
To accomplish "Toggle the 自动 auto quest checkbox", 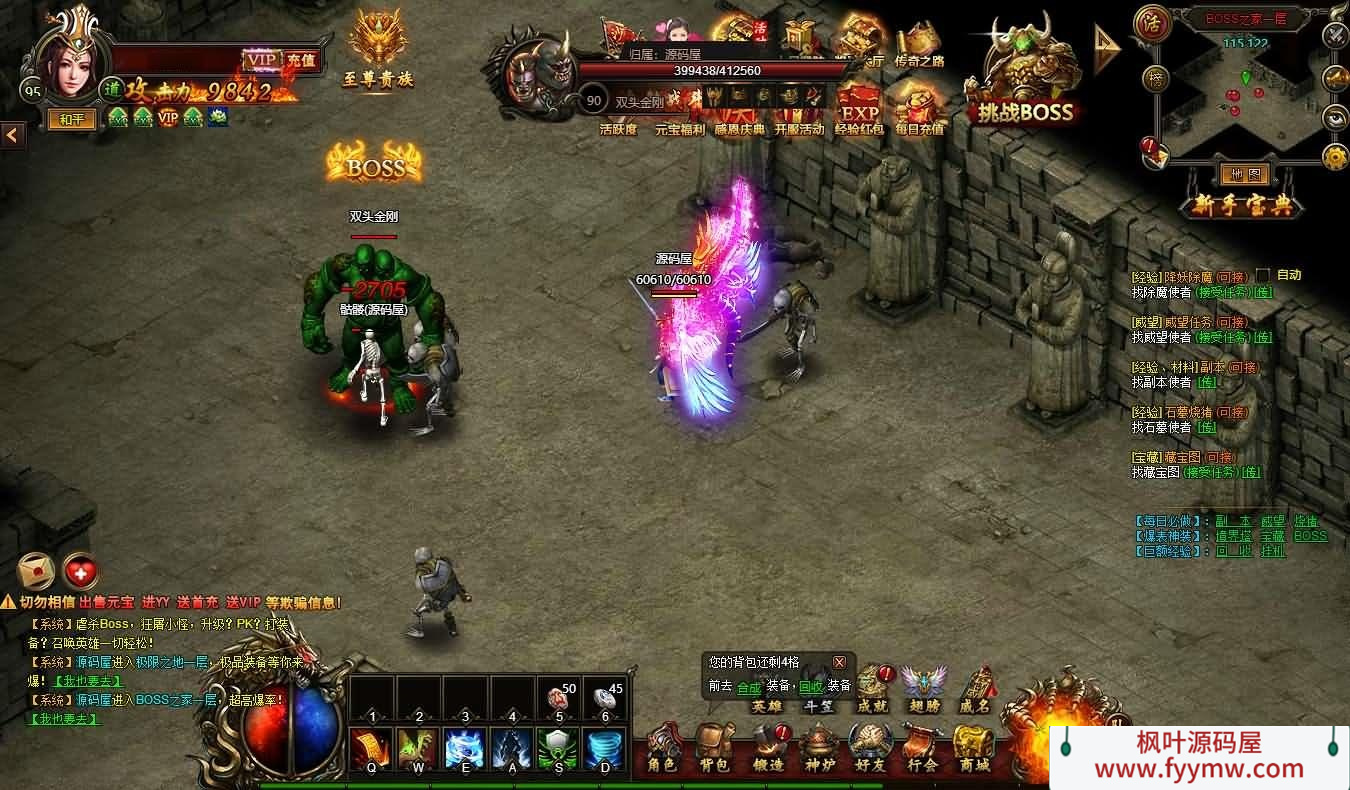I will click(1263, 275).
